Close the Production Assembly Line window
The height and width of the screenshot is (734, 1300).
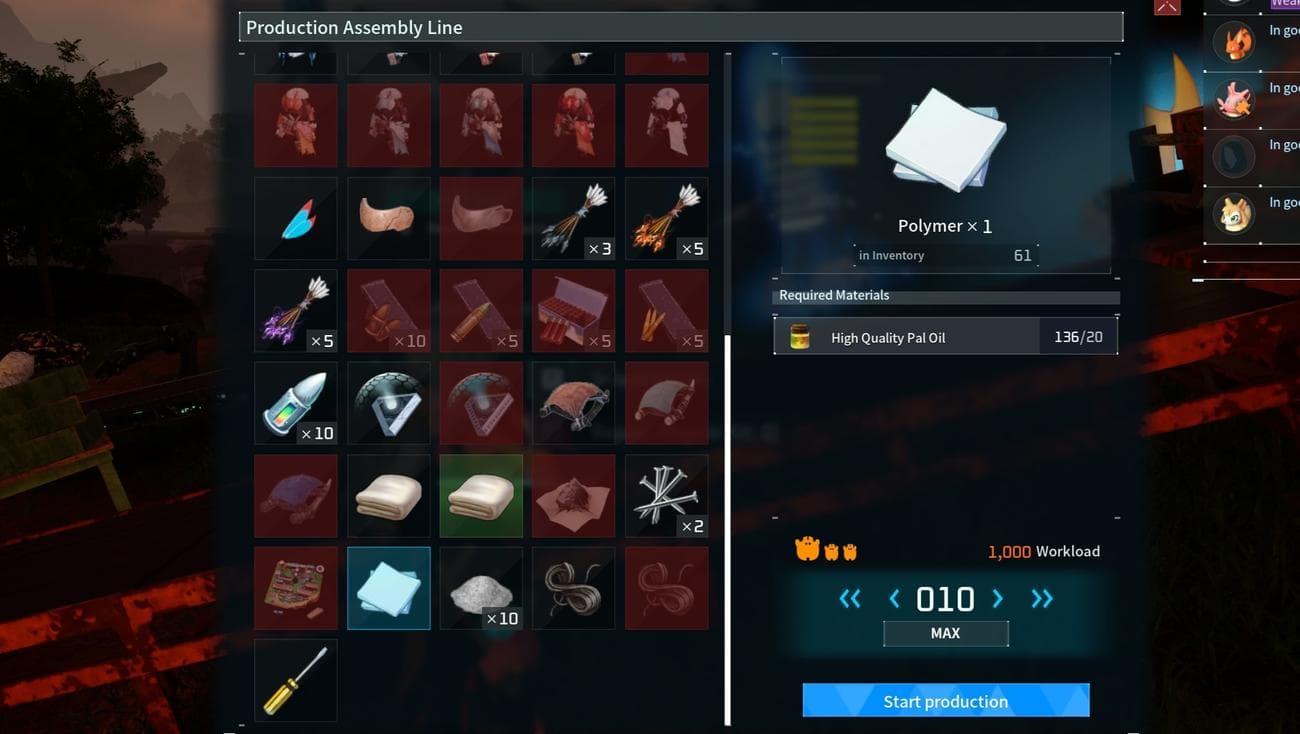[x=1167, y=7]
